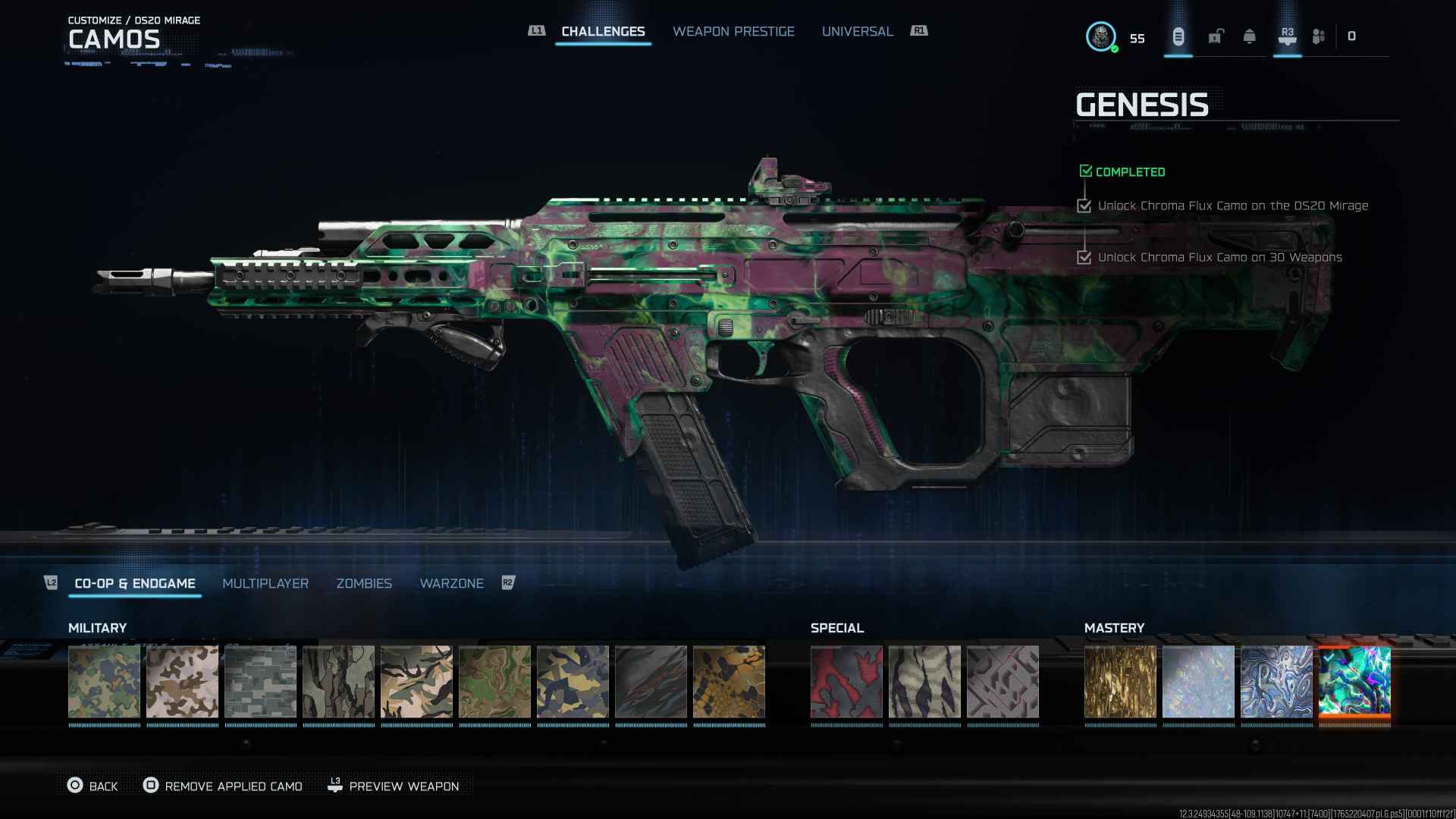
Task: Apply the dark grey red-scratched camo
Action: tap(651, 682)
